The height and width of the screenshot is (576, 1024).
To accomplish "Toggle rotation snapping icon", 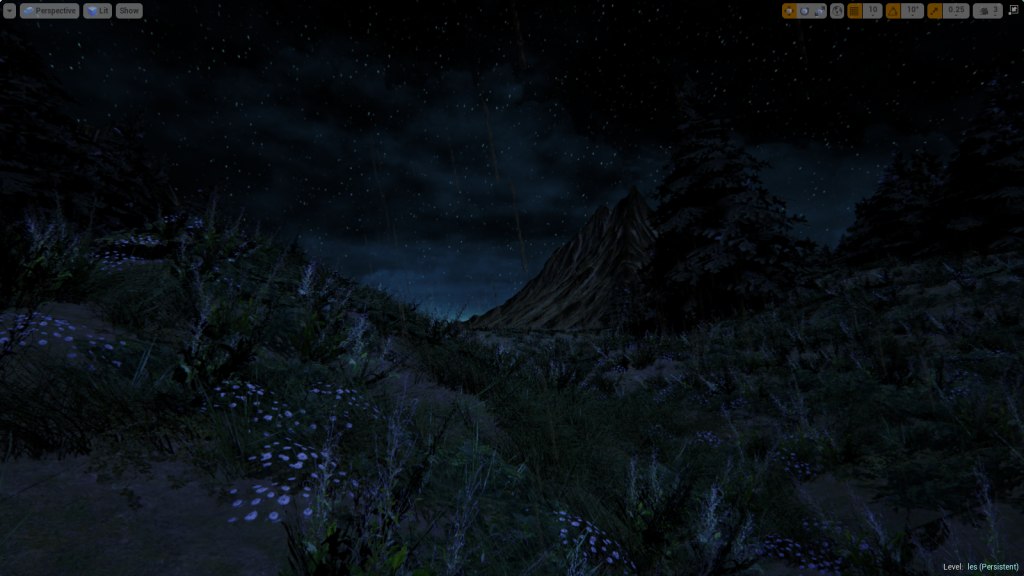I will [x=893, y=11].
